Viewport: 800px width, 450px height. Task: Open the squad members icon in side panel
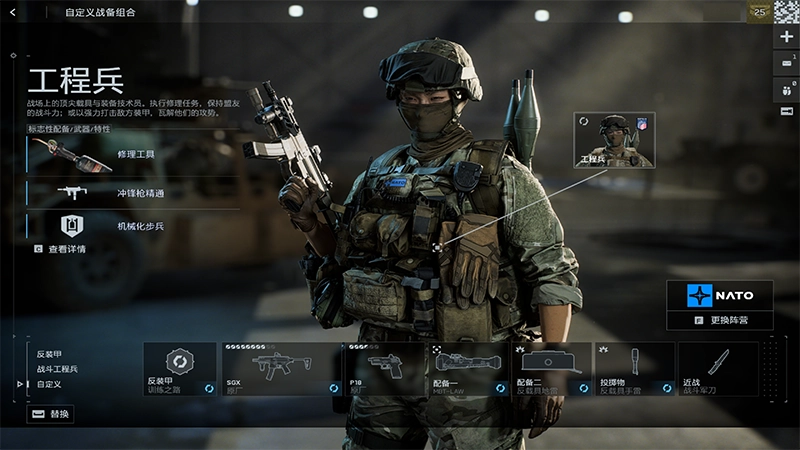[788, 87]
